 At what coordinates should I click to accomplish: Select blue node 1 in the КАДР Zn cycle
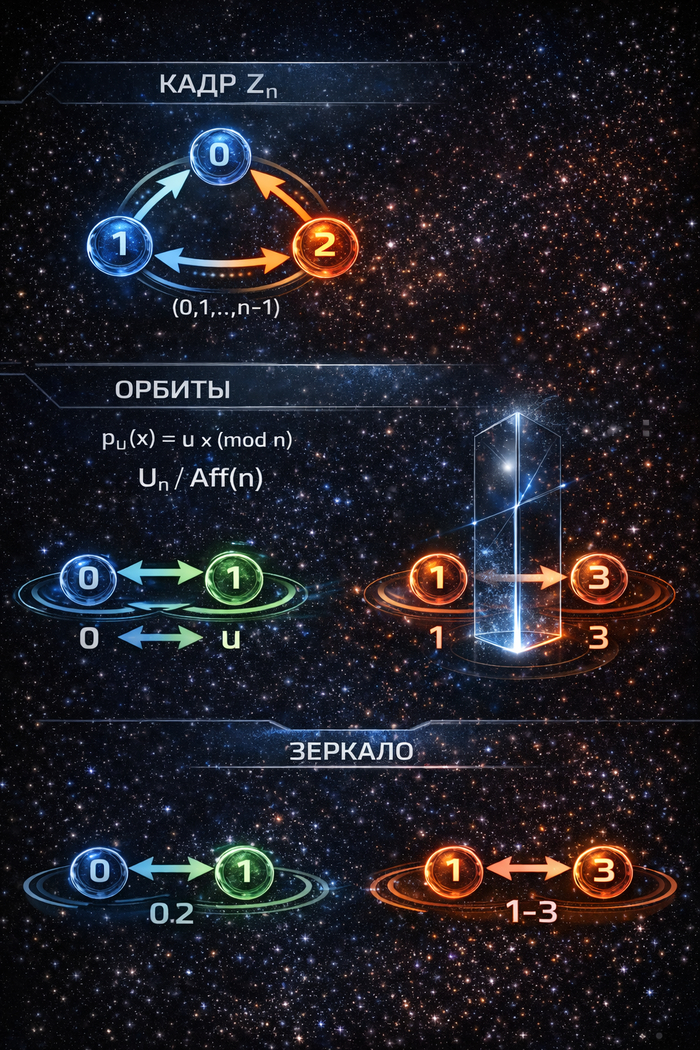tap(120, 245)
